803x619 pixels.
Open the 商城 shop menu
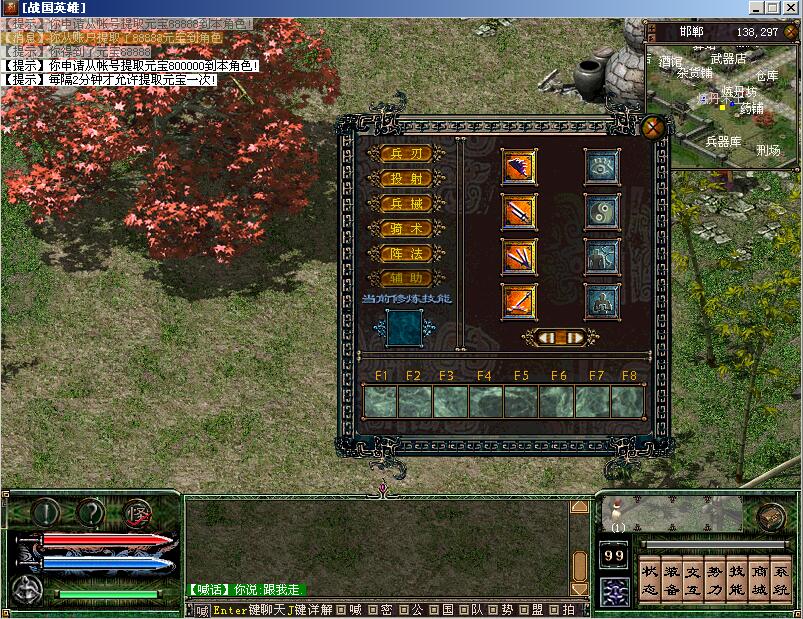point(759,582)
